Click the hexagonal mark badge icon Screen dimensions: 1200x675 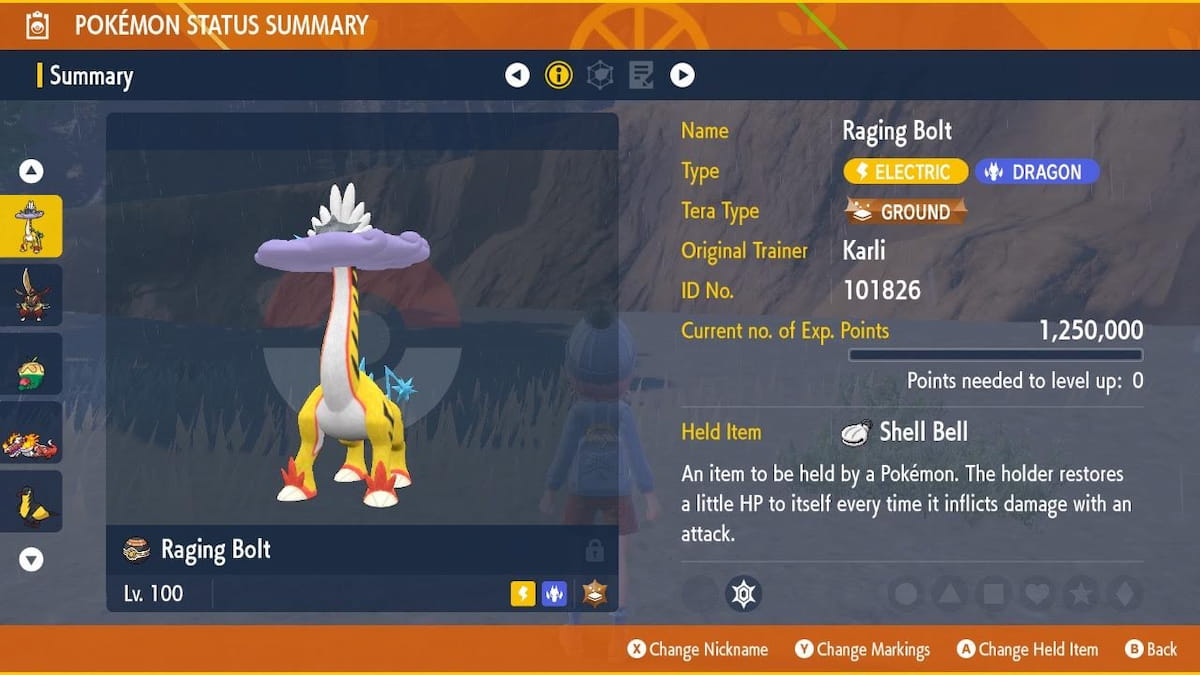pos(743,594)
